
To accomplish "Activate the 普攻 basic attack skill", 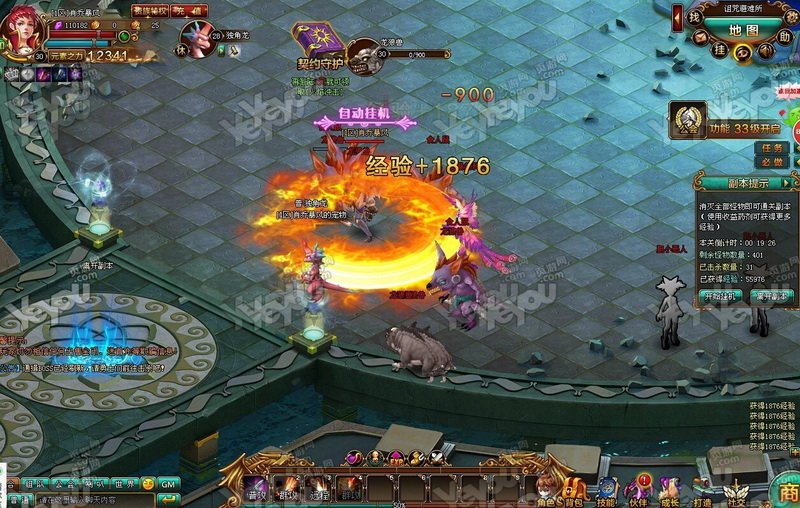I will click(257, 488).
